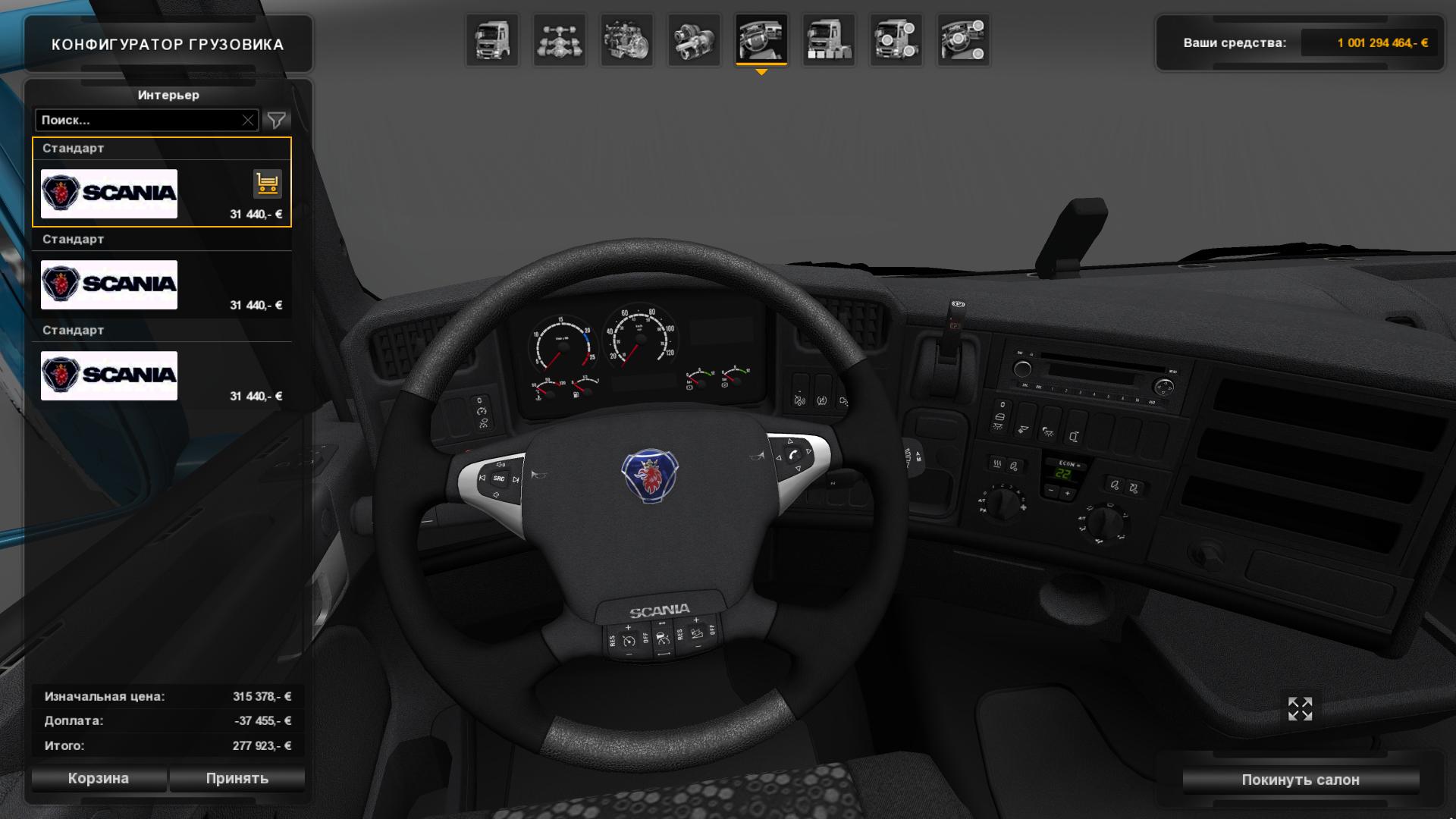
Task: Select the transmission configuration icon
Action: pos(693,40)
